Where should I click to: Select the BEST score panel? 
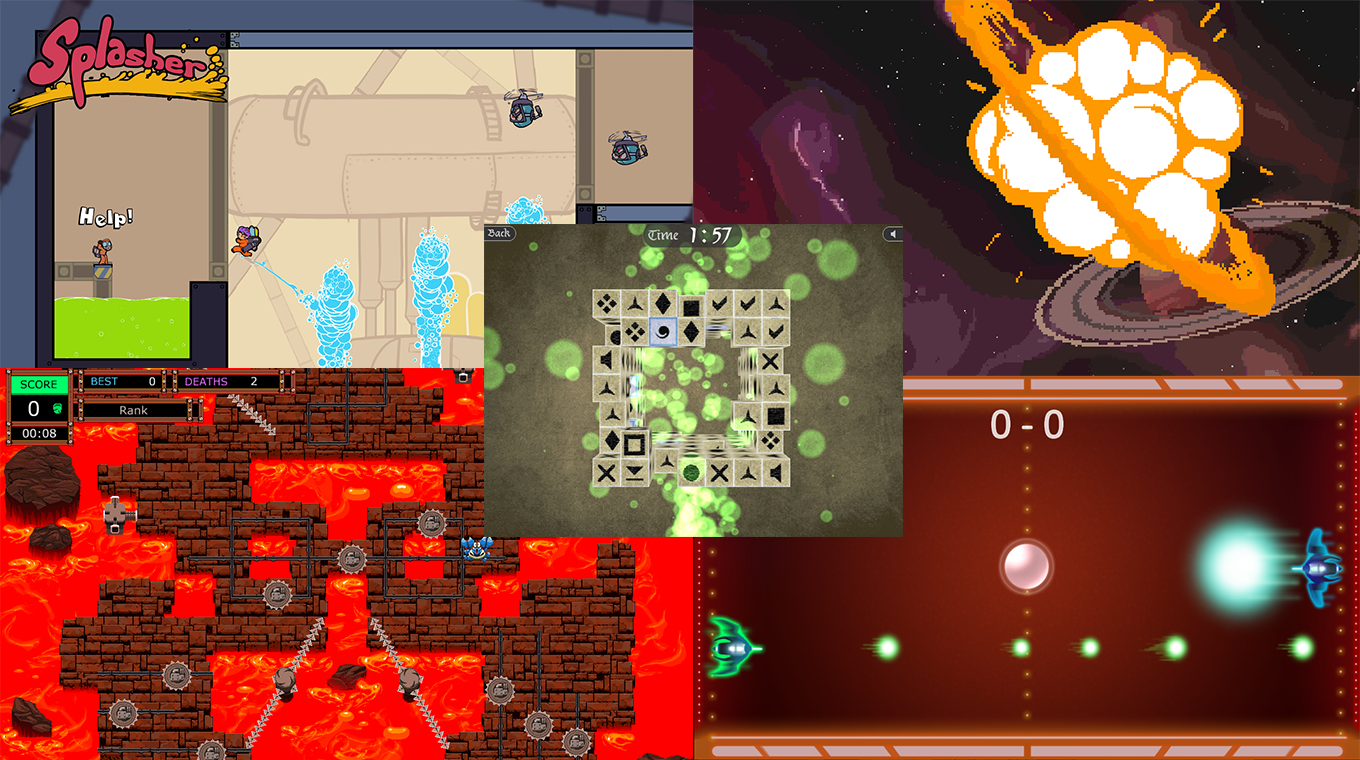tap(122, 383)
